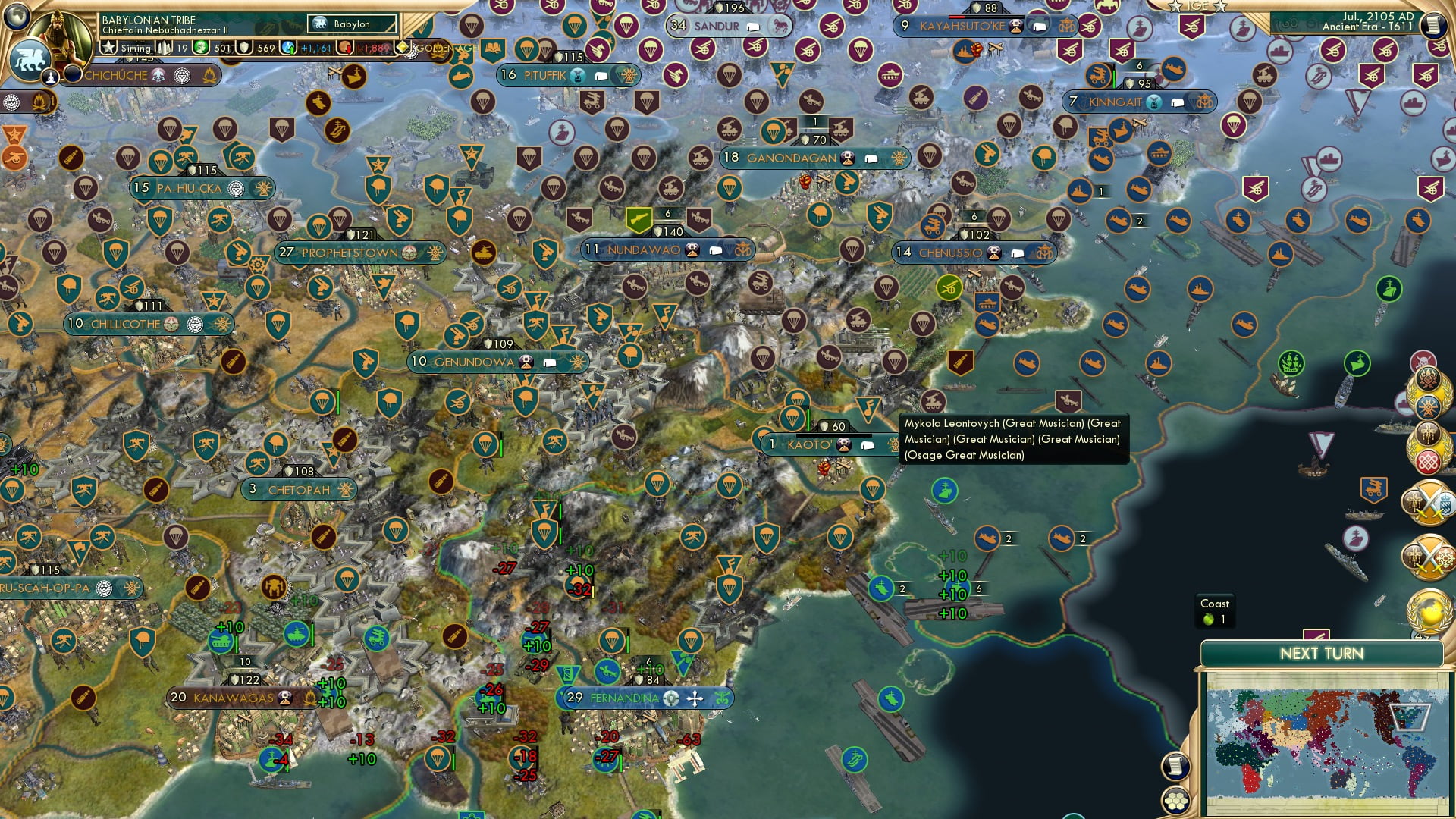Viewport: 1456px width, 819px height.
Task: Open the Babylon civilization selector dropdown
Action: (x=351, y=24)
